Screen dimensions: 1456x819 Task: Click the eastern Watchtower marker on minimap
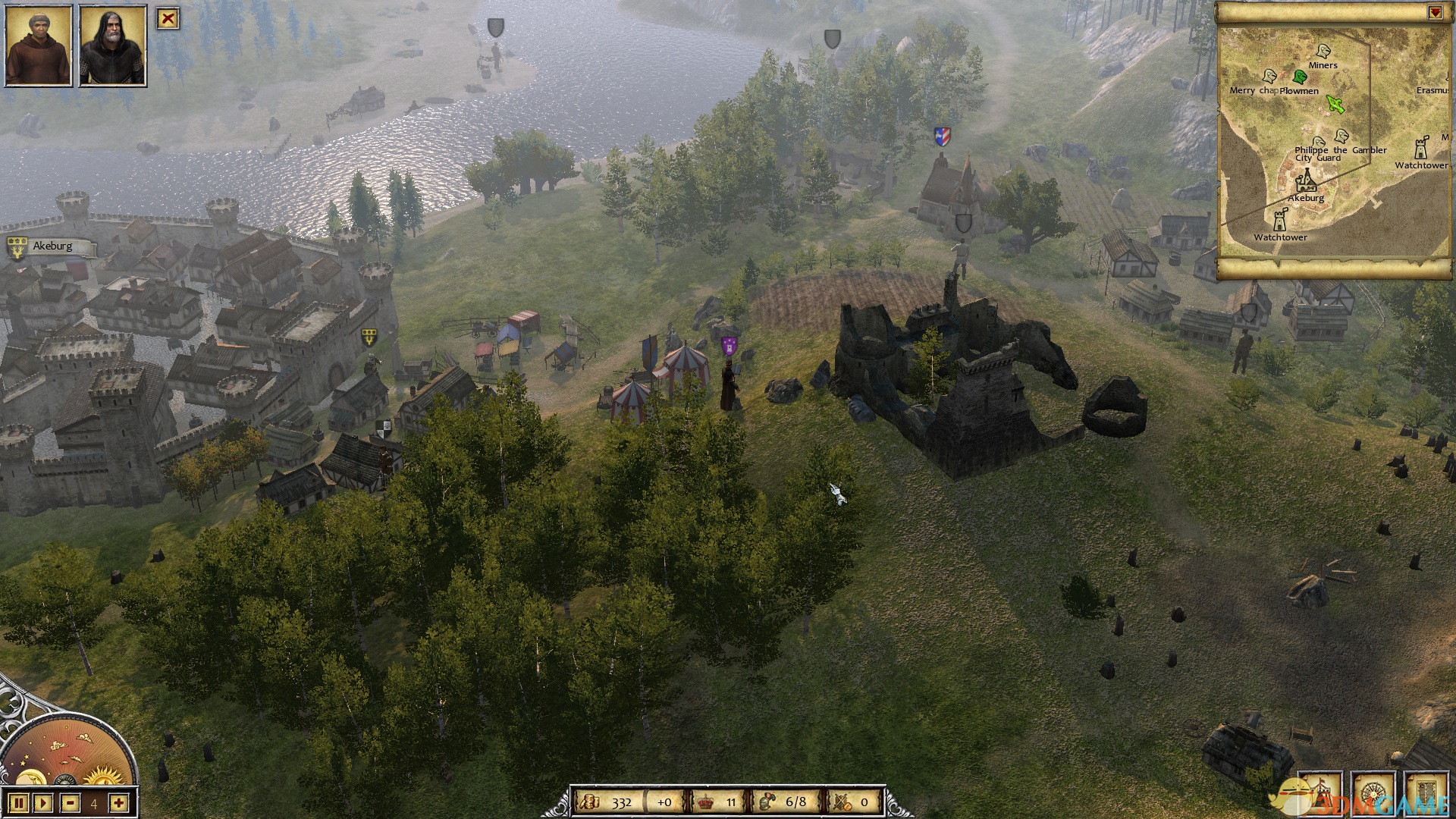click(1420, 149)
